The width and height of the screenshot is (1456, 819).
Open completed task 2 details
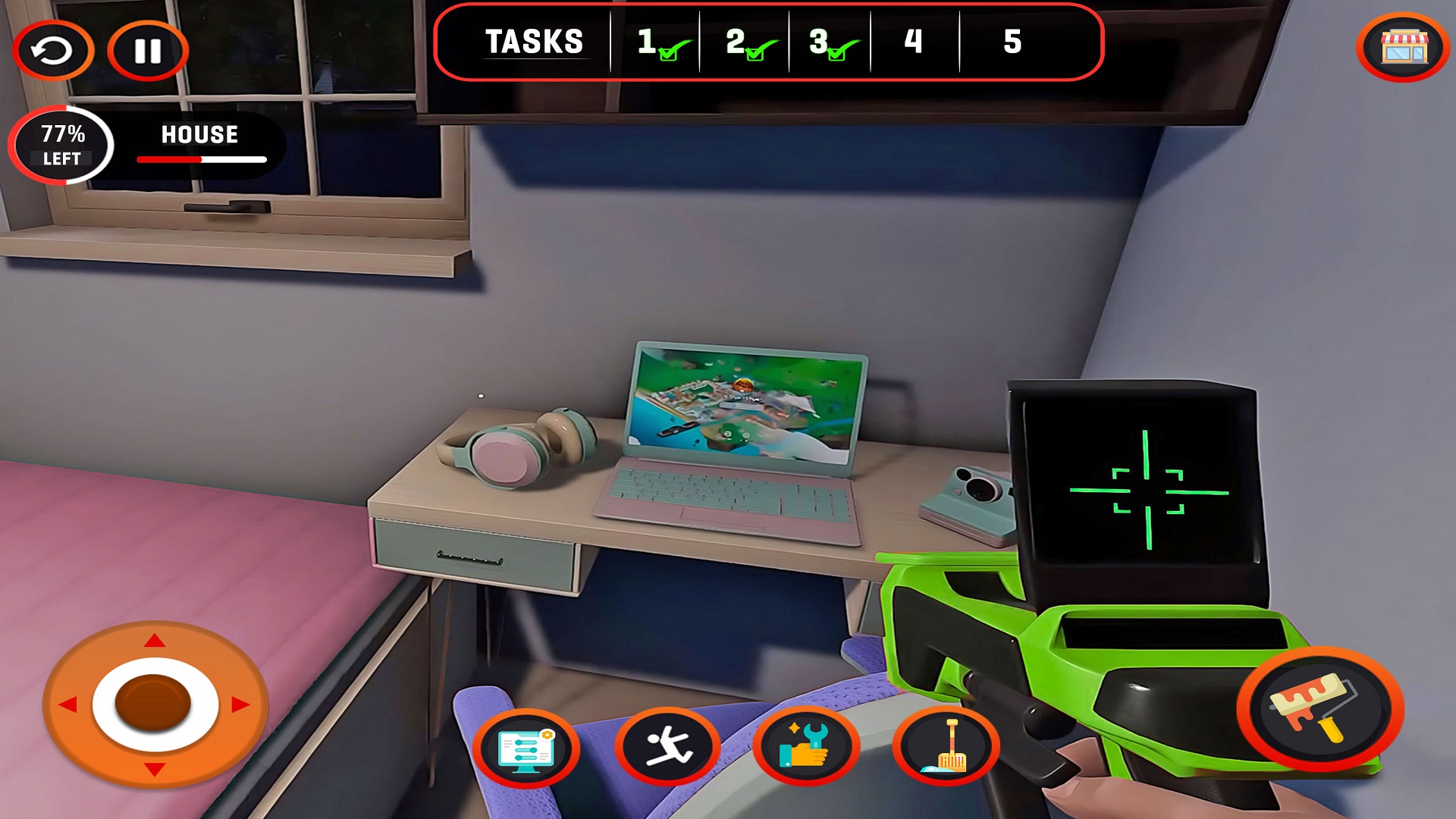pyautogui.click(x=747, y=43)
